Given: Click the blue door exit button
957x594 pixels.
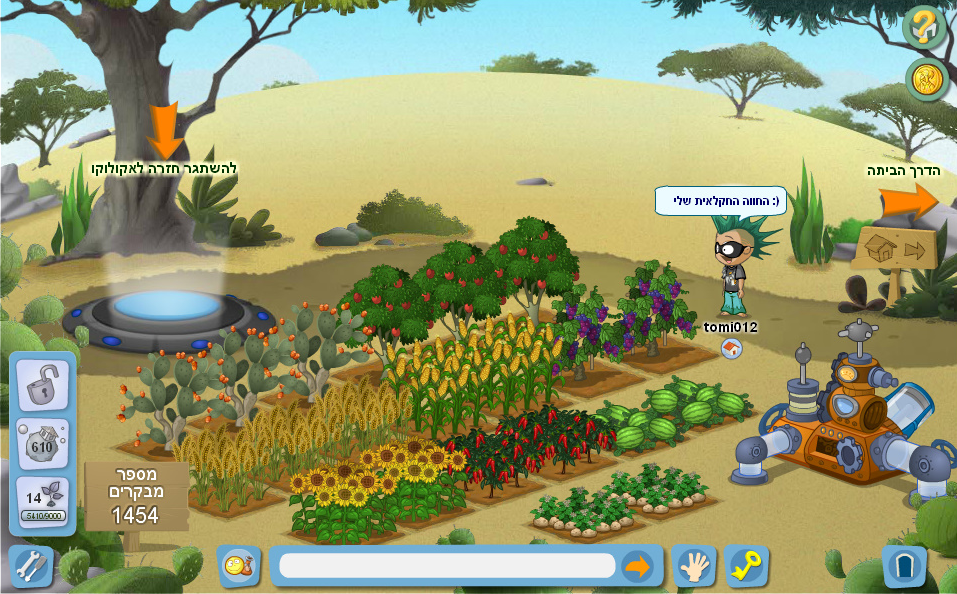Looking at the screenshot, I should (x=904, y=566).
